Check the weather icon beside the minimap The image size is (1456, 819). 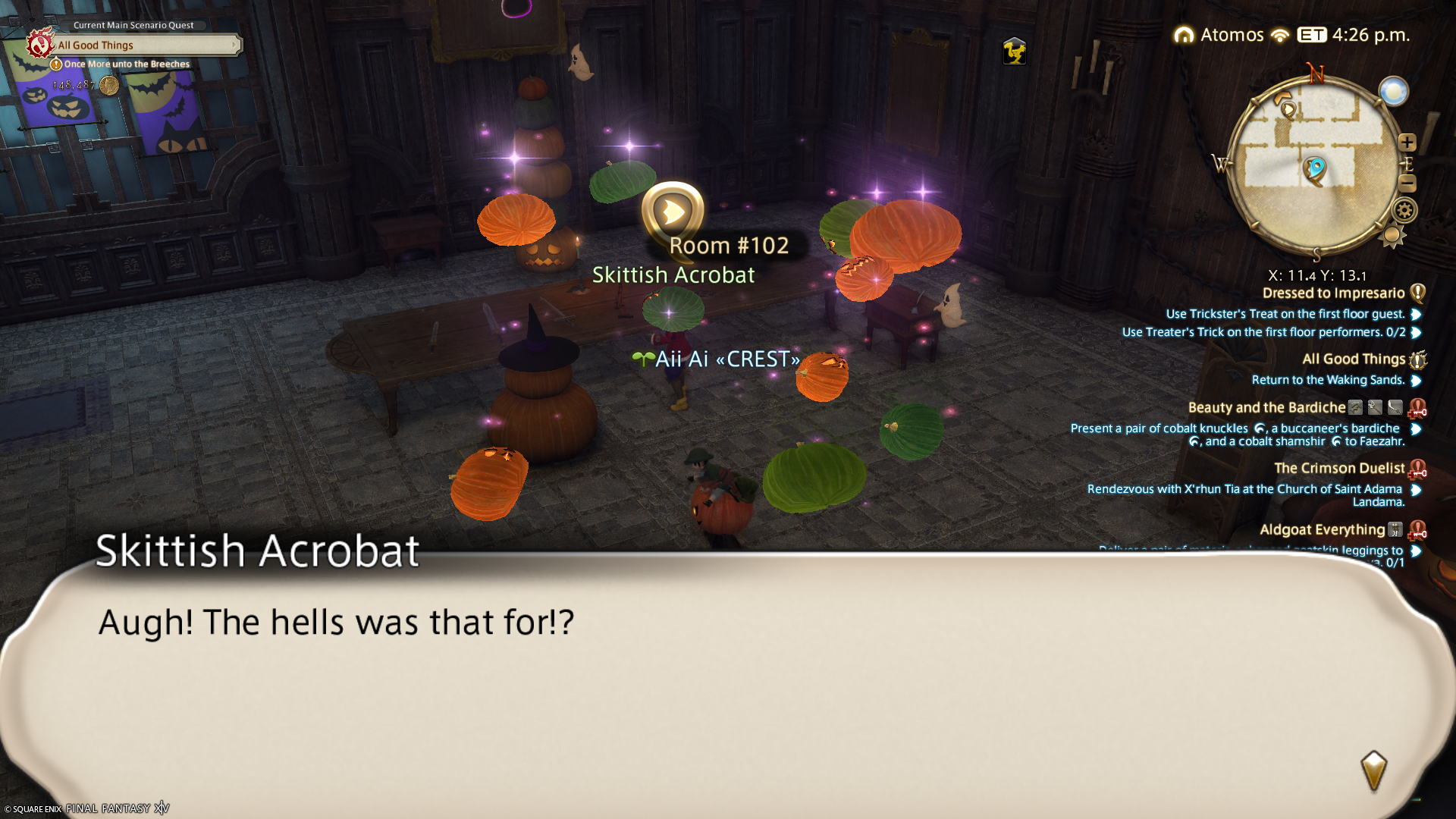point(1394,92)
